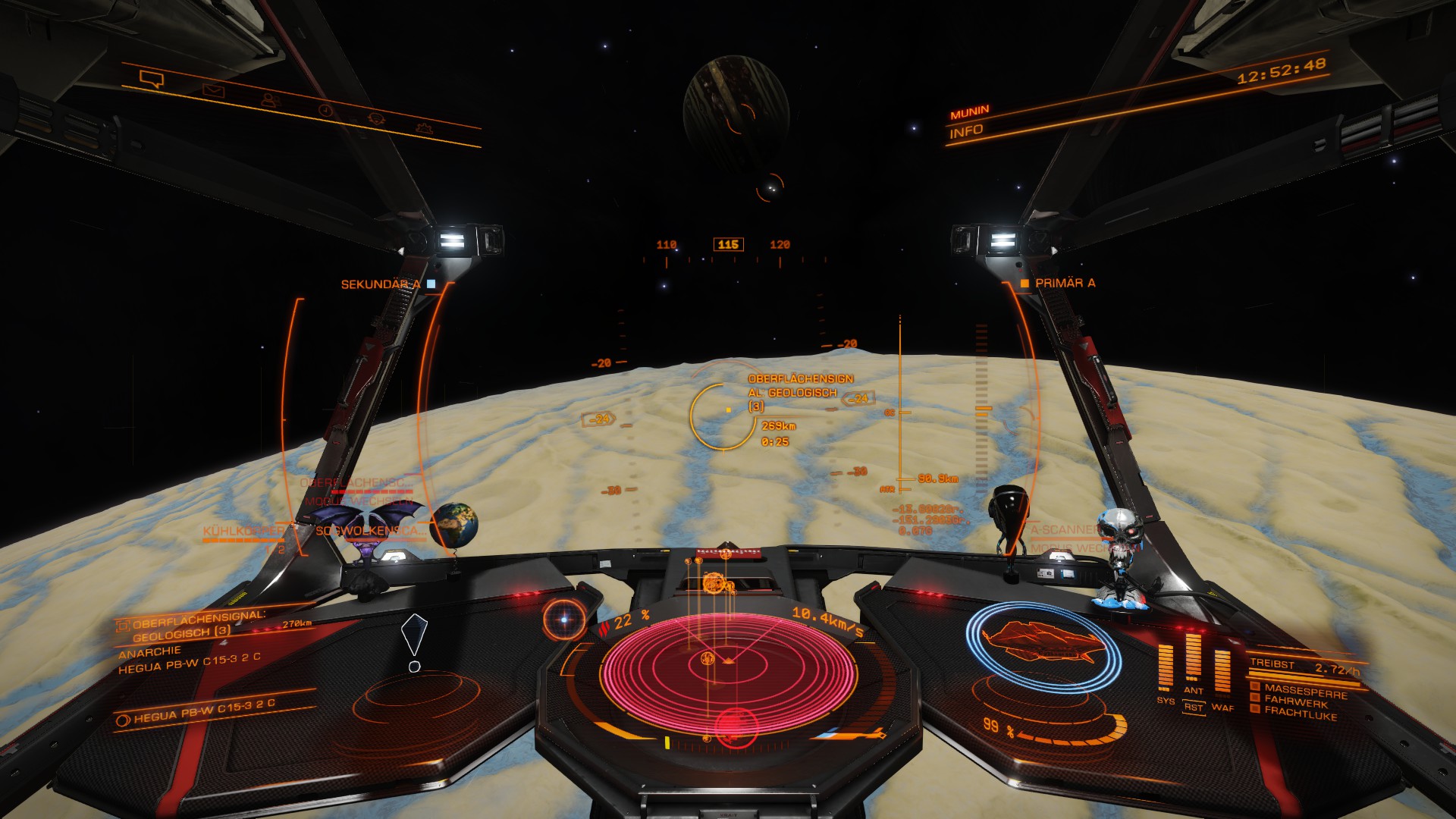Switch to the friends social tab
Image resolution: width=1456 pixels, height=819 pixels.
point(268,99)
